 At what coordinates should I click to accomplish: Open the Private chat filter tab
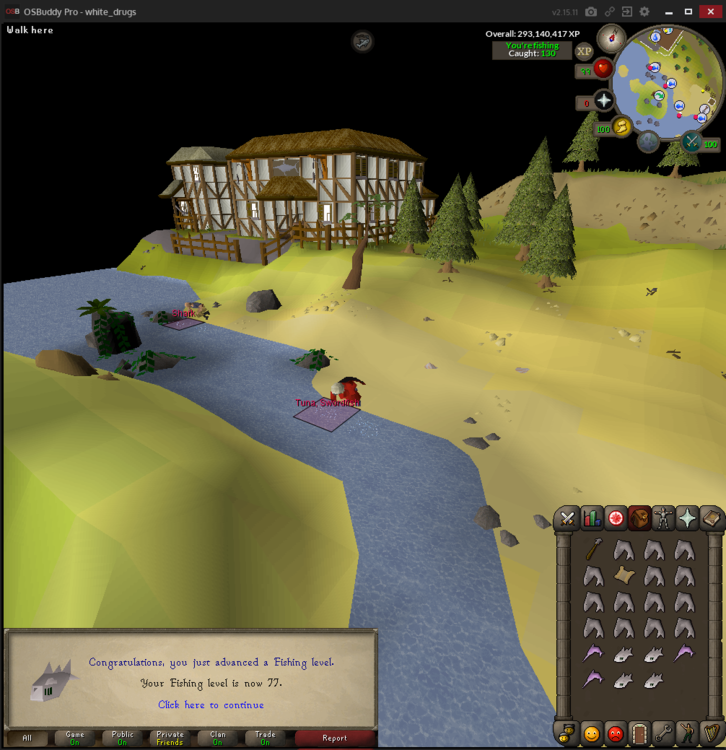(170, 738)
